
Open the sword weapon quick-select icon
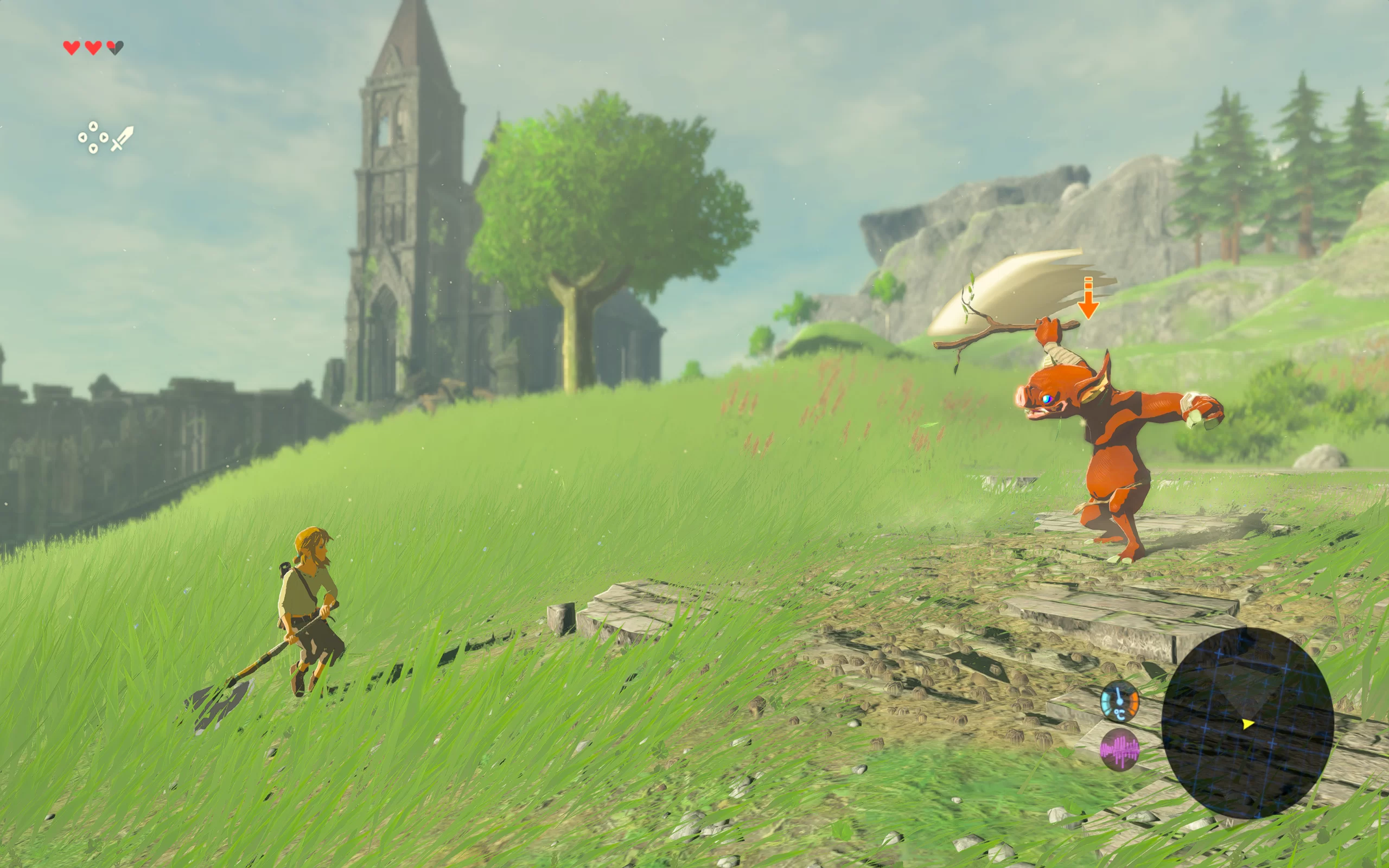[x=122, y=138]
